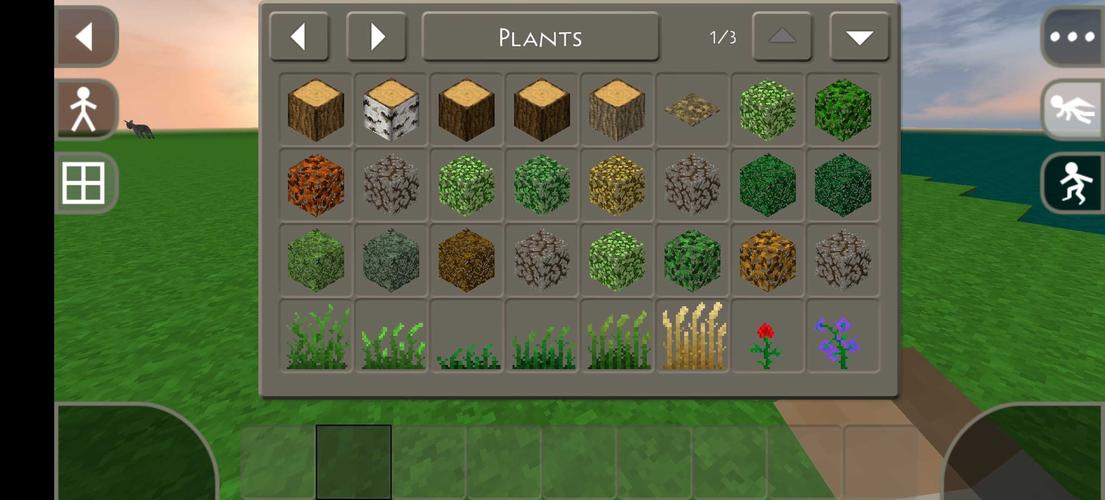Open the Plants category selector
This screenshot has height=500, width=1105.
[540, 38]
